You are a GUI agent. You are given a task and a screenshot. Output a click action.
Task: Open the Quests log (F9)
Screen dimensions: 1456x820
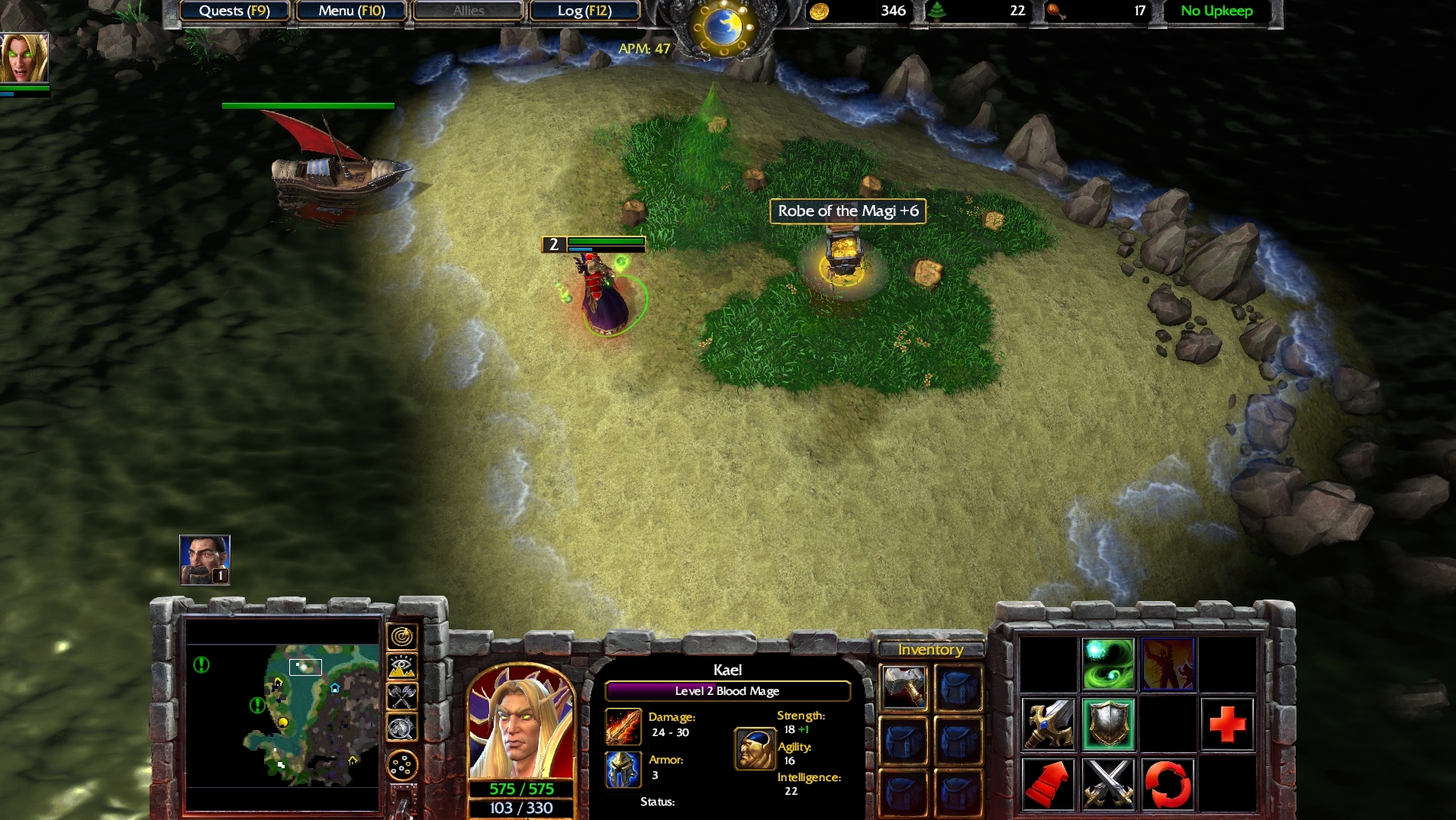click(234, 11)
